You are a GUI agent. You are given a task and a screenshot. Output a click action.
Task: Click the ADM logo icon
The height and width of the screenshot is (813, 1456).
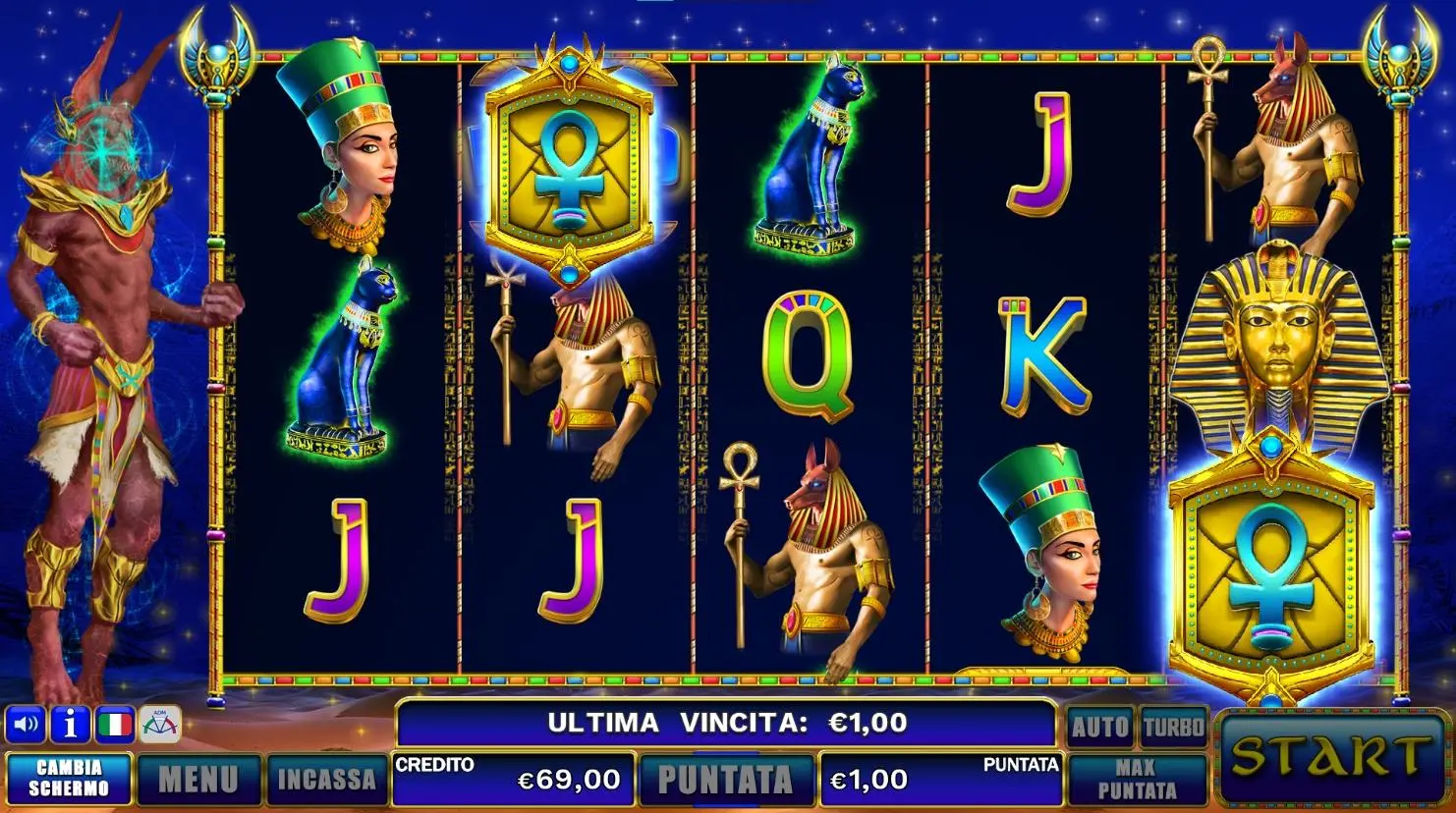click(160, 726)
